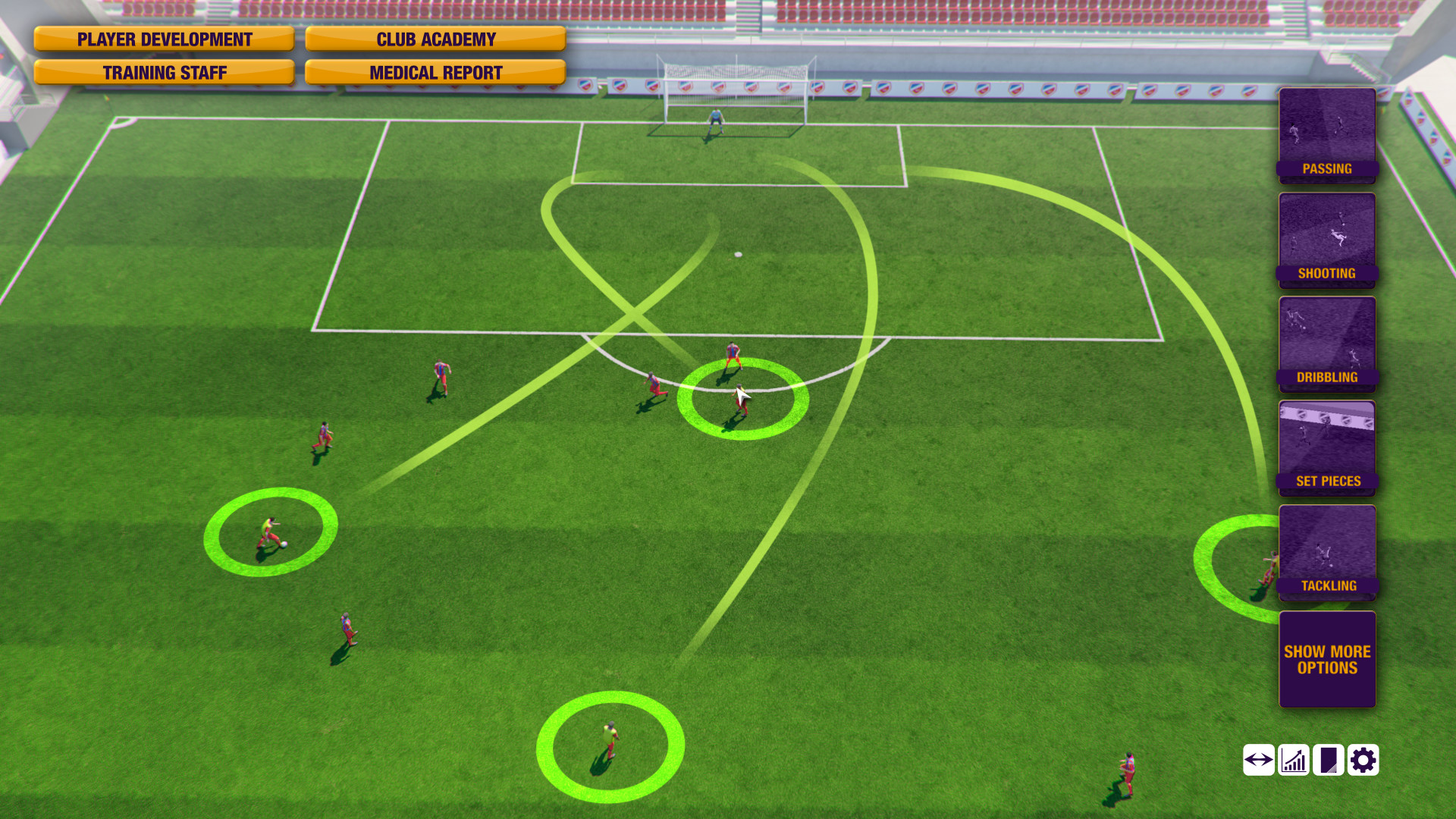The height and width of the screenshot is (819, 1456).
Task: Click the transfers double-arrow icon
Action: (x=1258, y=759)
